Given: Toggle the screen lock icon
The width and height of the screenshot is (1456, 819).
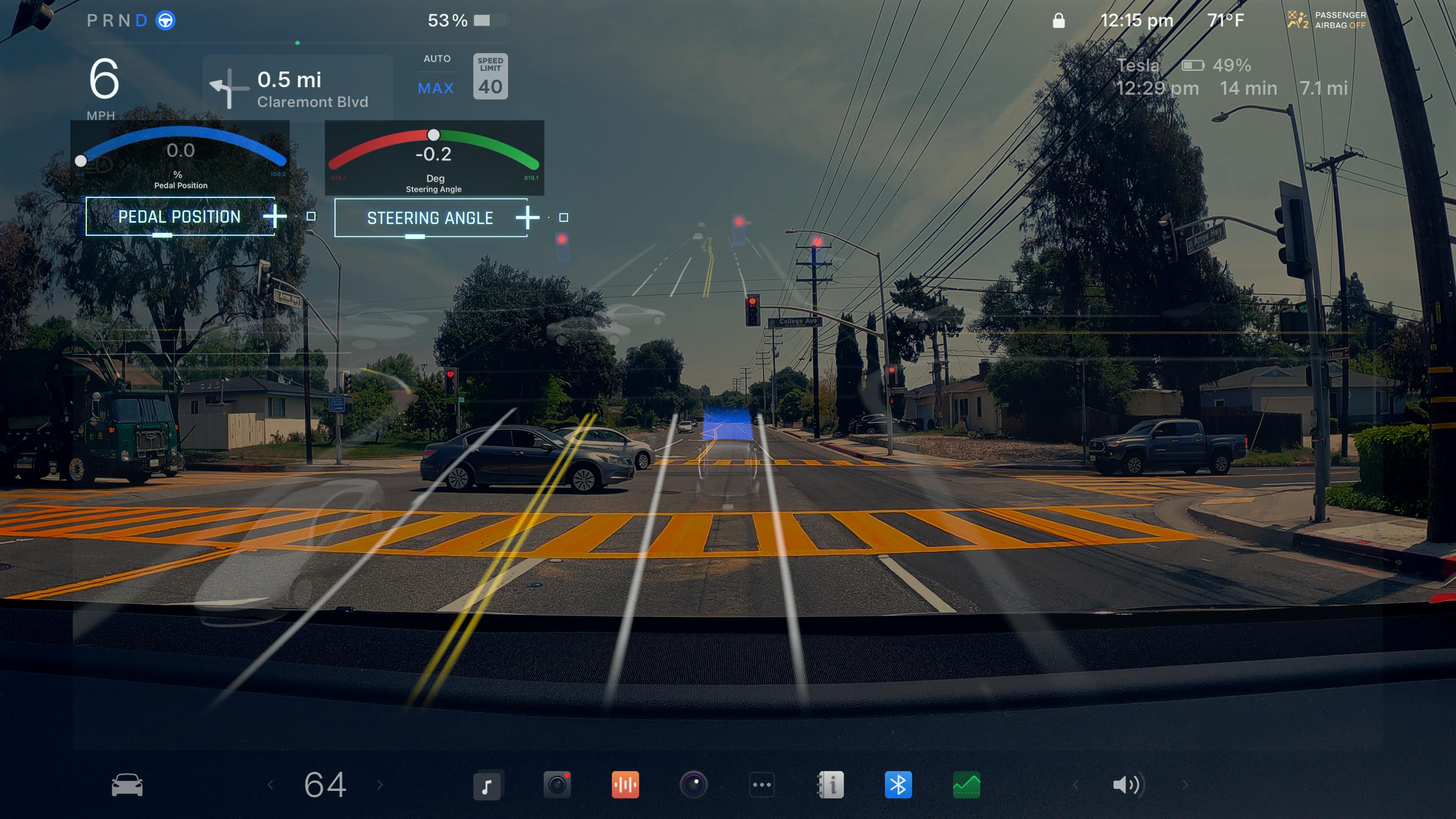Looking at the screenshot, I should click(1057, 19).
